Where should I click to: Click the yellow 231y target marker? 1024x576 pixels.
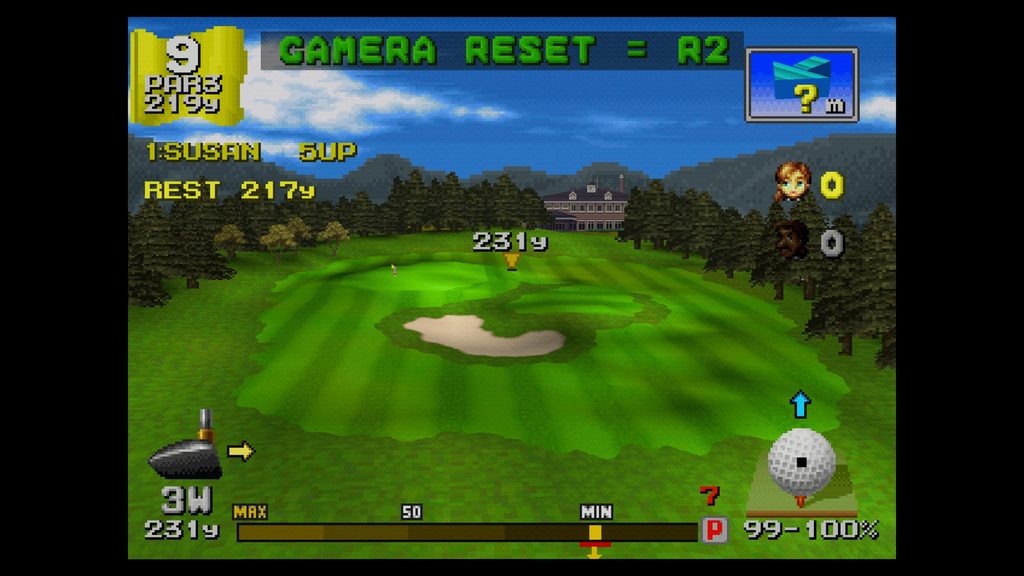coord(512,261)
